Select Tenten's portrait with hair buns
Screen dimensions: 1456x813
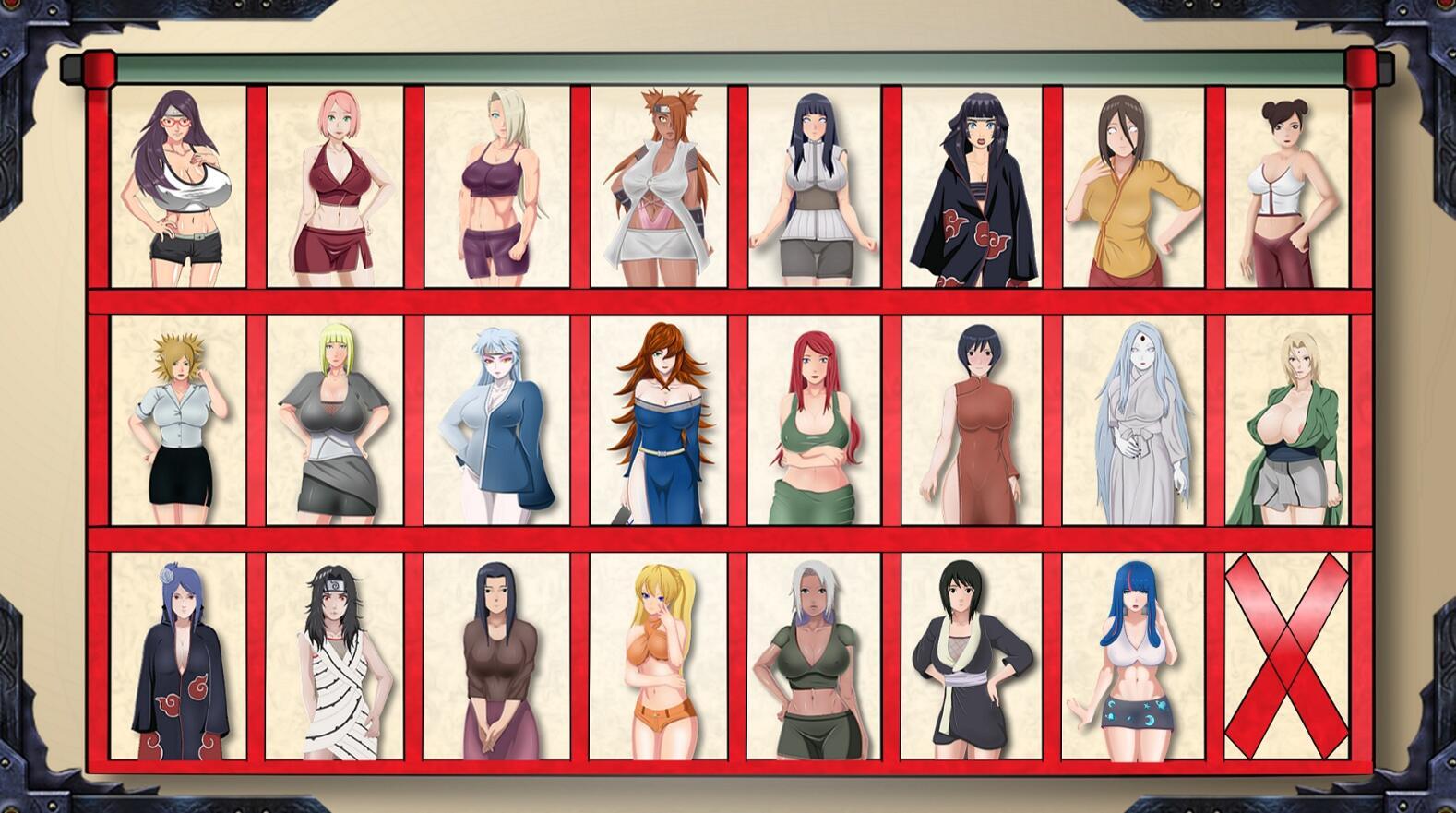pos(1283,185)
